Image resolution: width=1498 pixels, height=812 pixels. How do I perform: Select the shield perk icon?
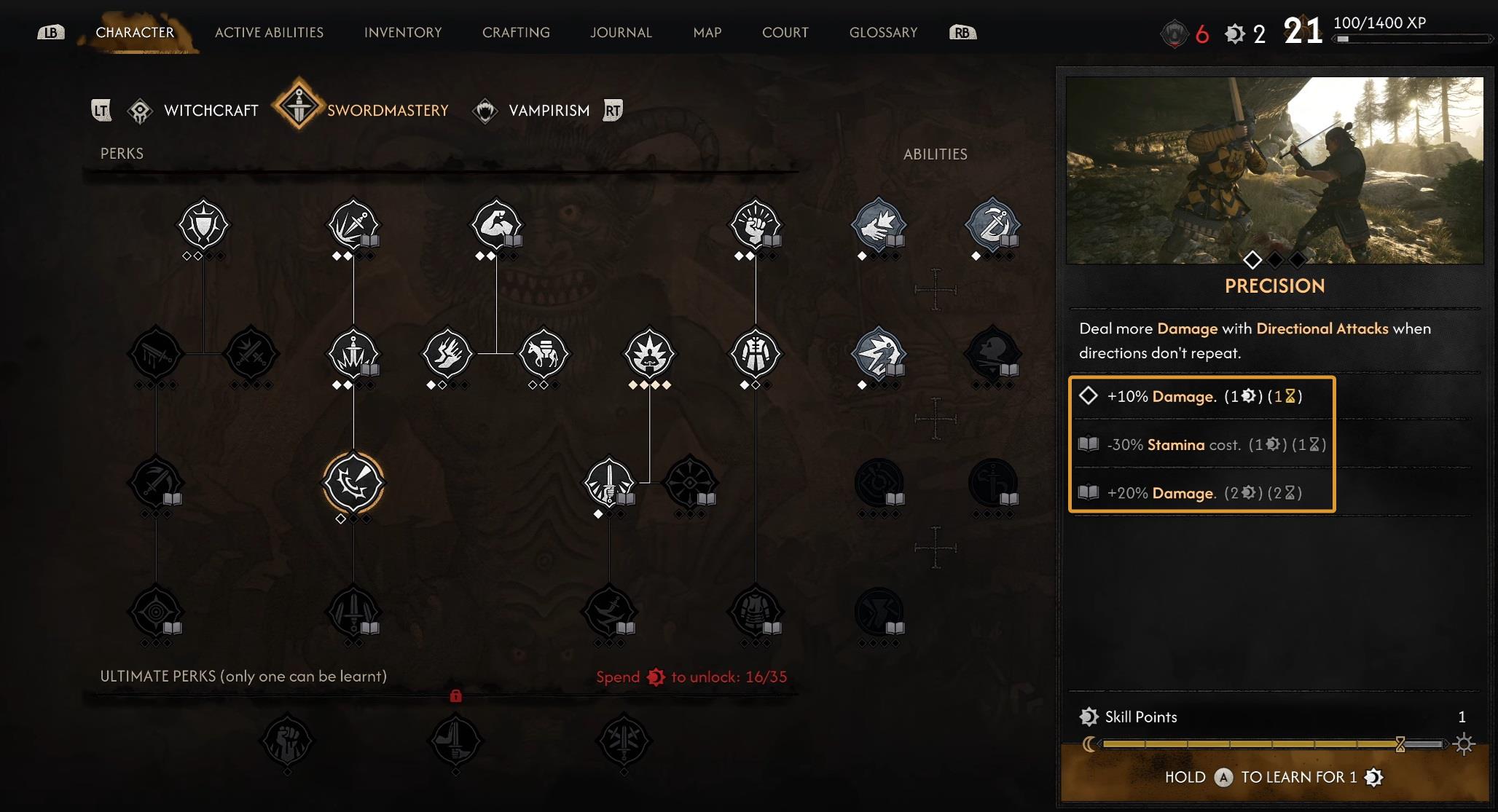pyautogui.click(x=203, y=225)
